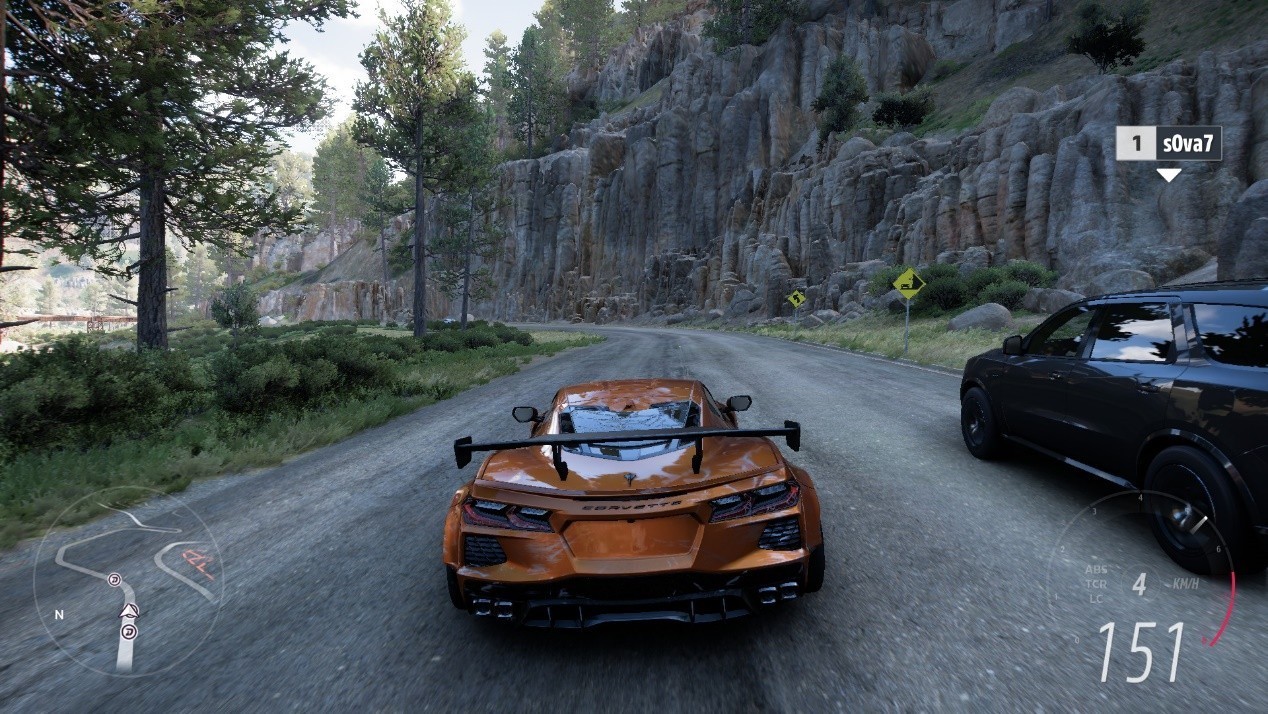The height and width of the screenshot is (714, 1268).
Task: Select the s0va7 player name tag
Action: pyautogui.click(x=1168, y=143)
